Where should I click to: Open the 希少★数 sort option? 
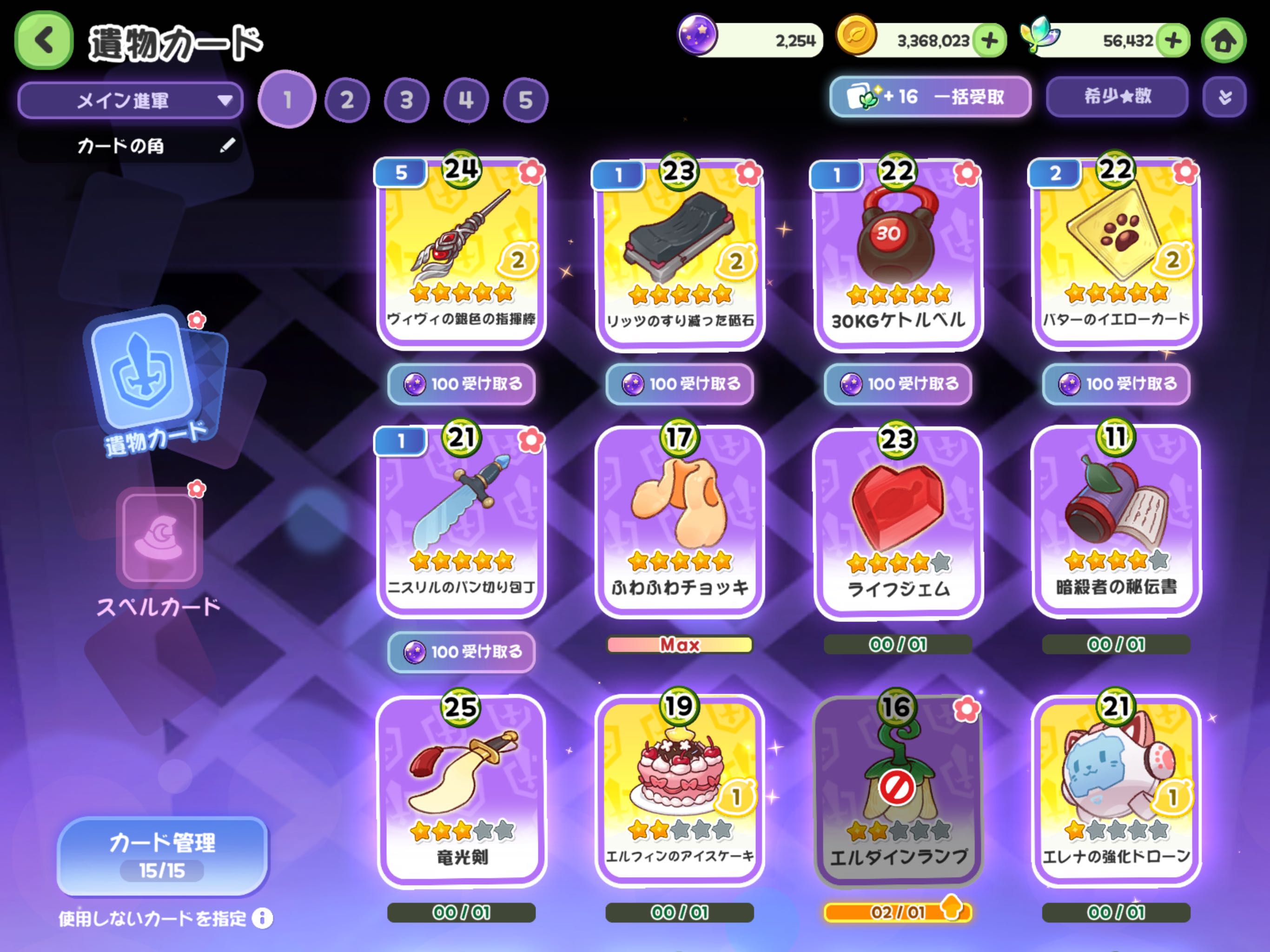point(1117,97)
